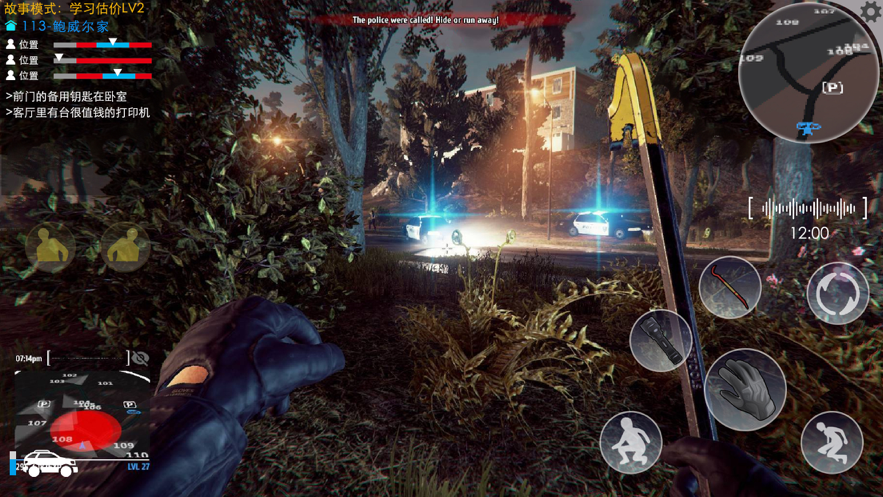Tap the spare key hint about 卧室
This screenshot has width=883, height=497.
pyautogui.click(x=68, y=96)
